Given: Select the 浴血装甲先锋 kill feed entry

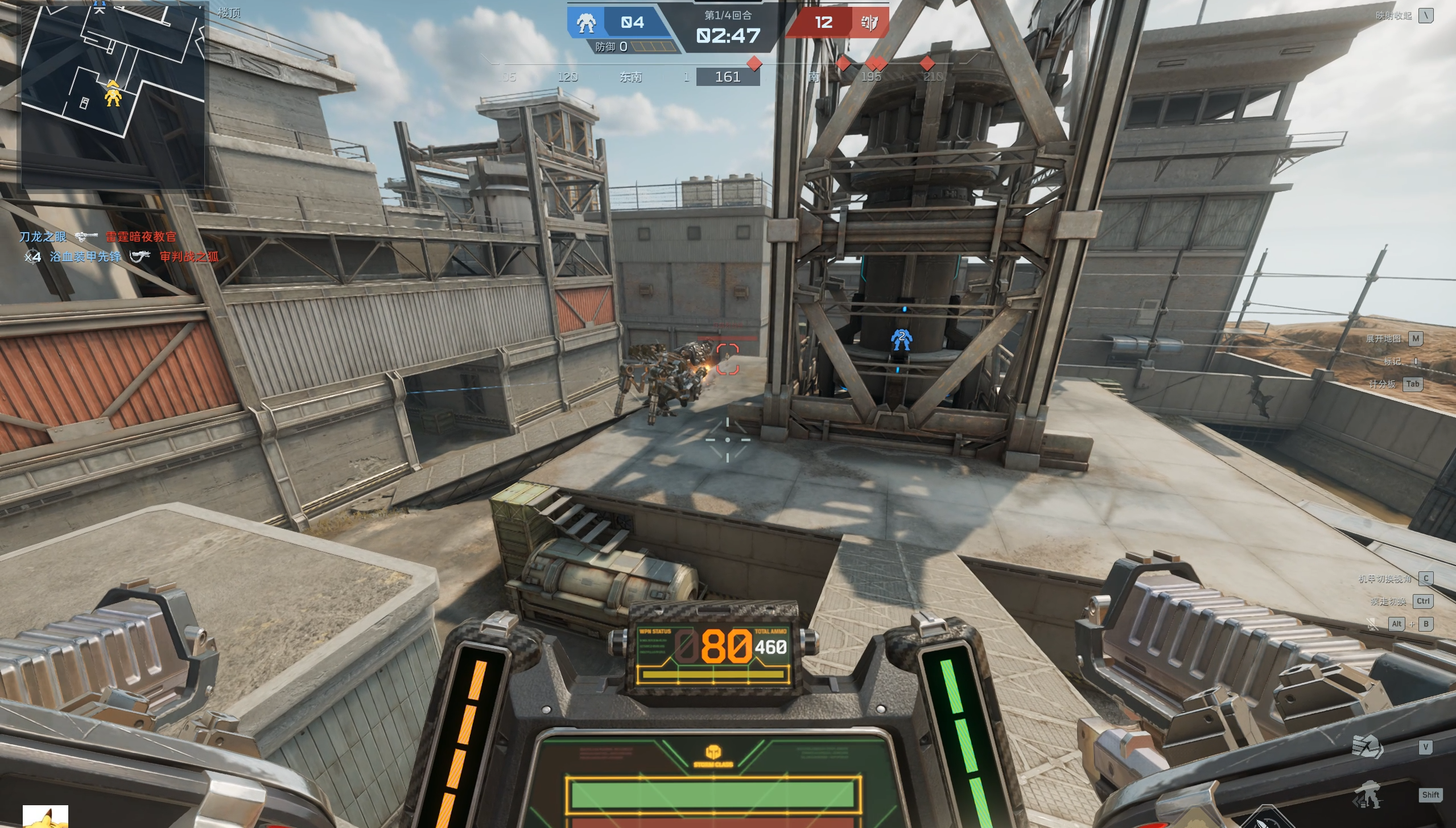Looking at the screenshot, I should [85, 257].
